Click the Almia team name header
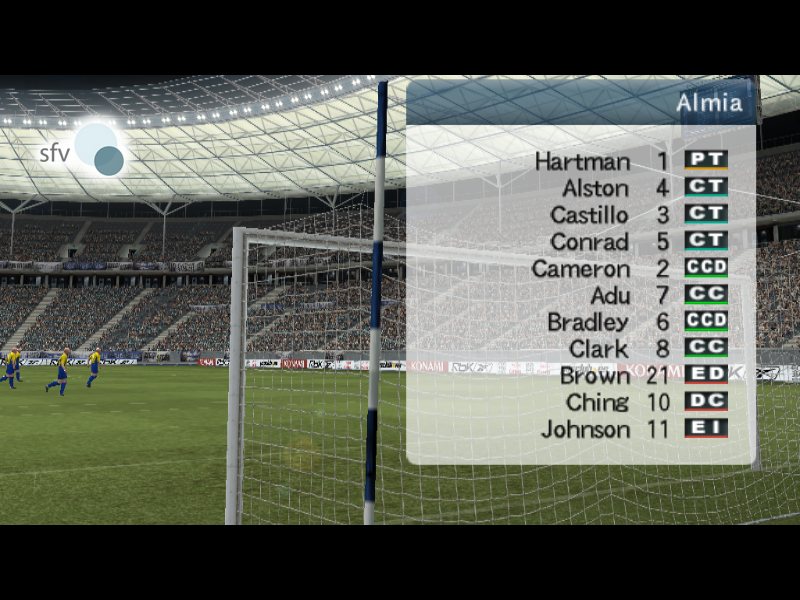This screenshot has height=600, width=800. pyautogui.click(x=708, y=103)
